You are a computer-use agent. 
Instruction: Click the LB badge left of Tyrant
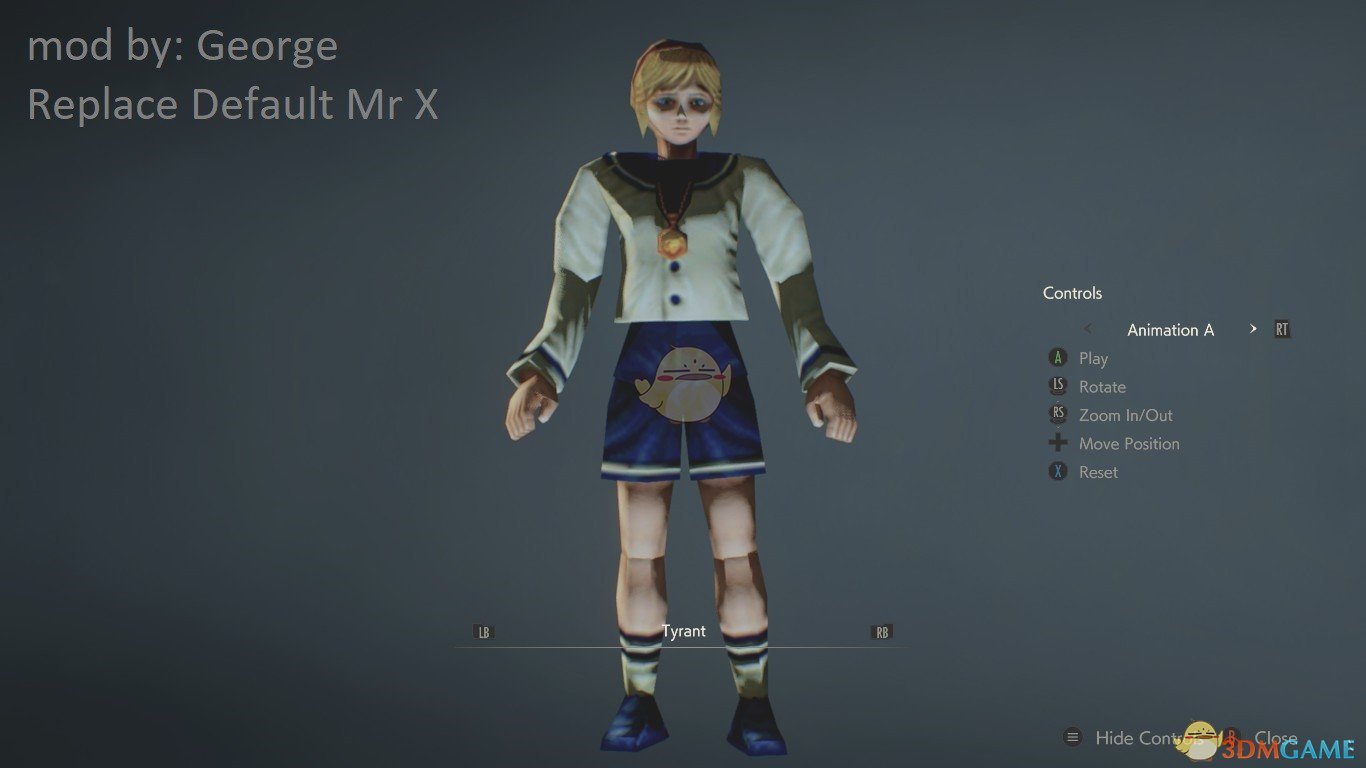pos(482,632)
